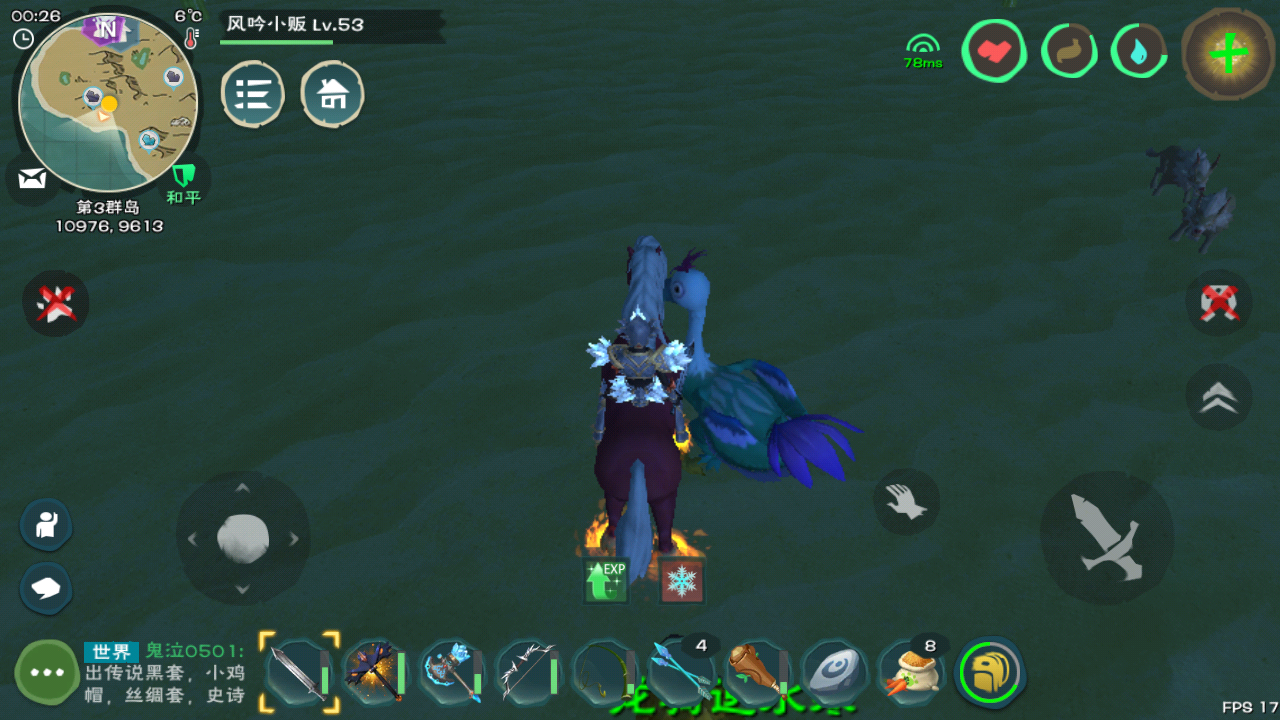
Task: Select the blue arrows slot
Action: 681,670
